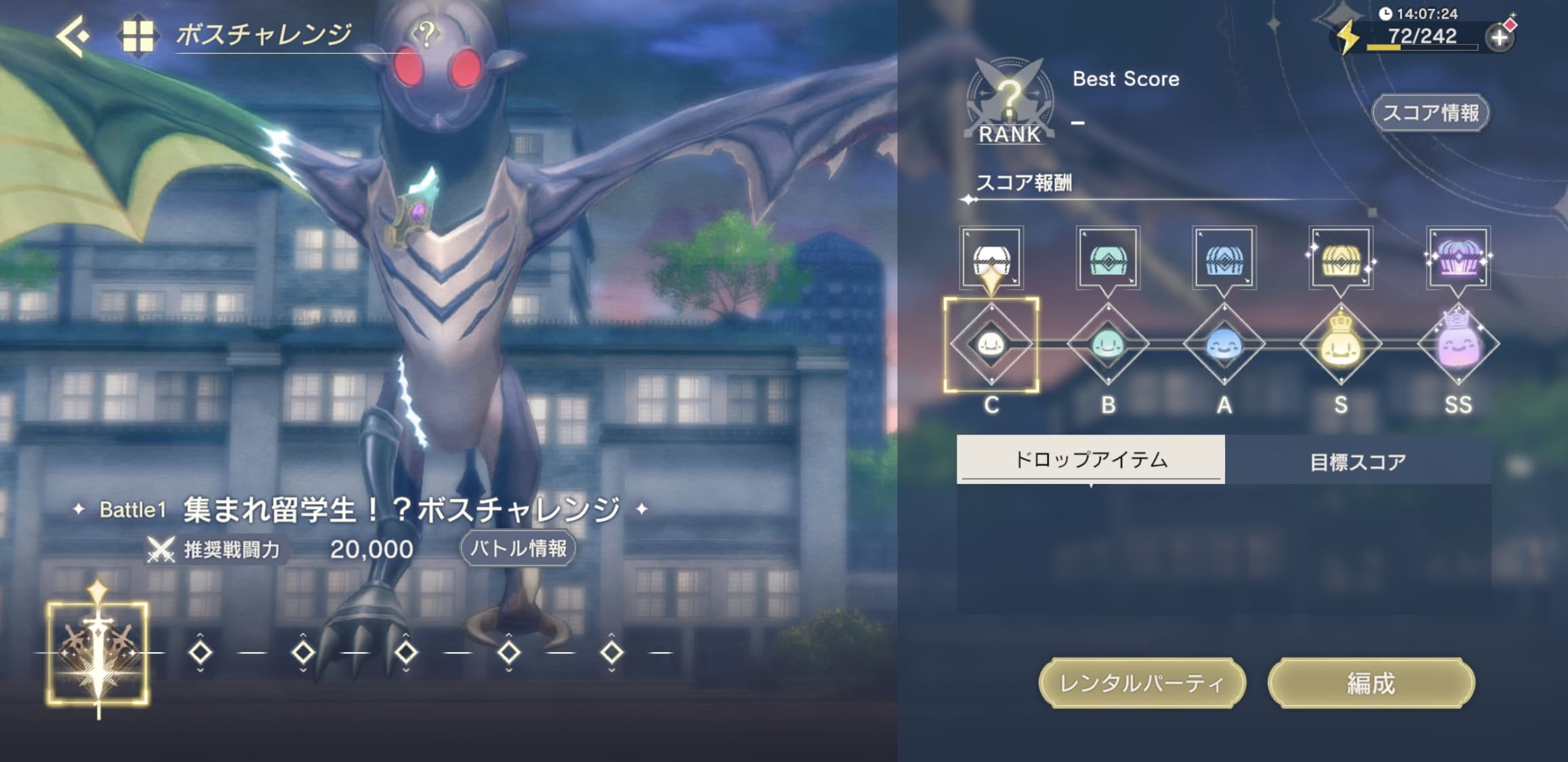1568x762 pixels.
Task: Open the スコア情報 score info panel
Action: [1431, 113]
